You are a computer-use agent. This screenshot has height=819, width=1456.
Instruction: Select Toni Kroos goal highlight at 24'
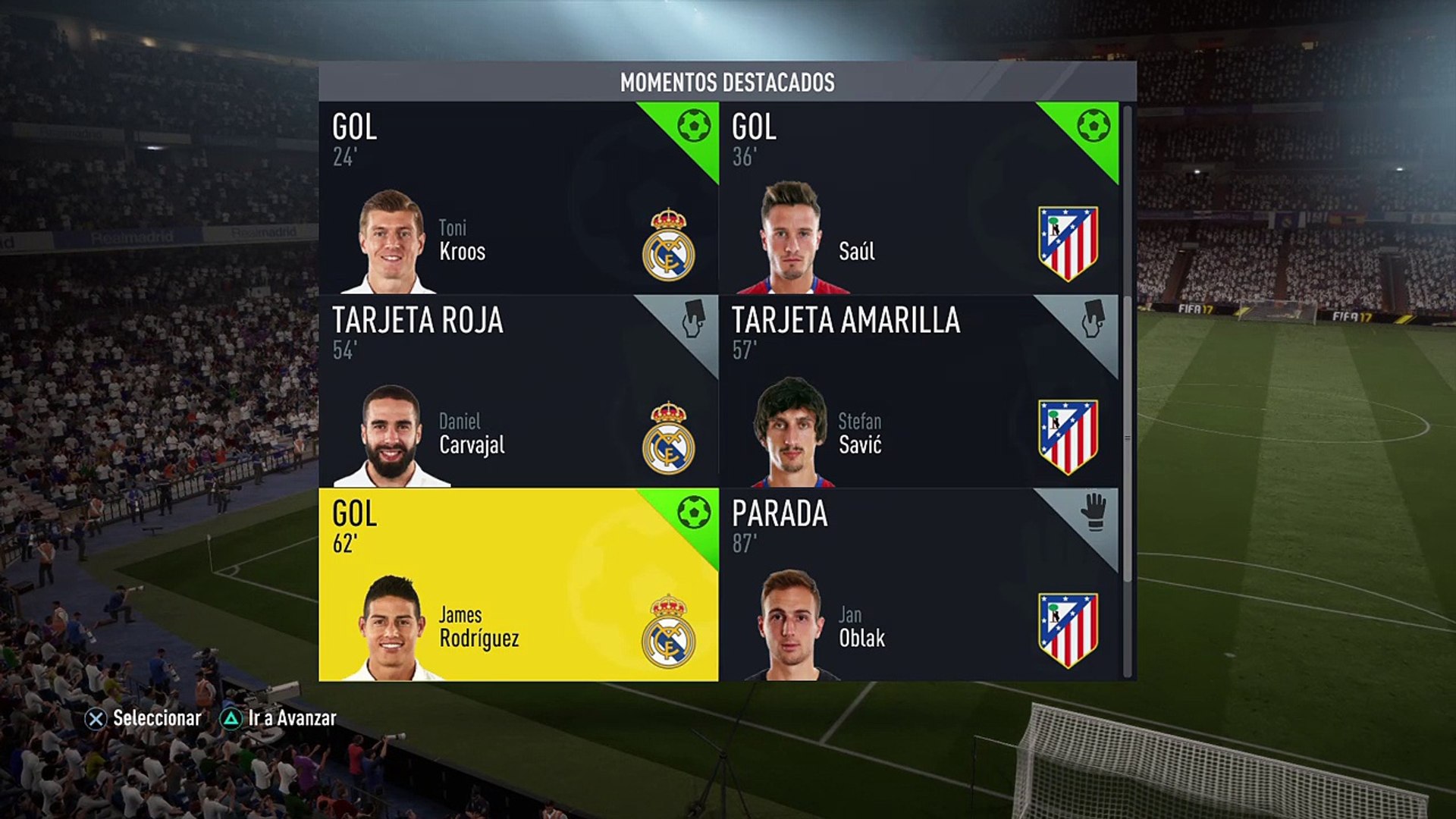[x=518, y=198]
